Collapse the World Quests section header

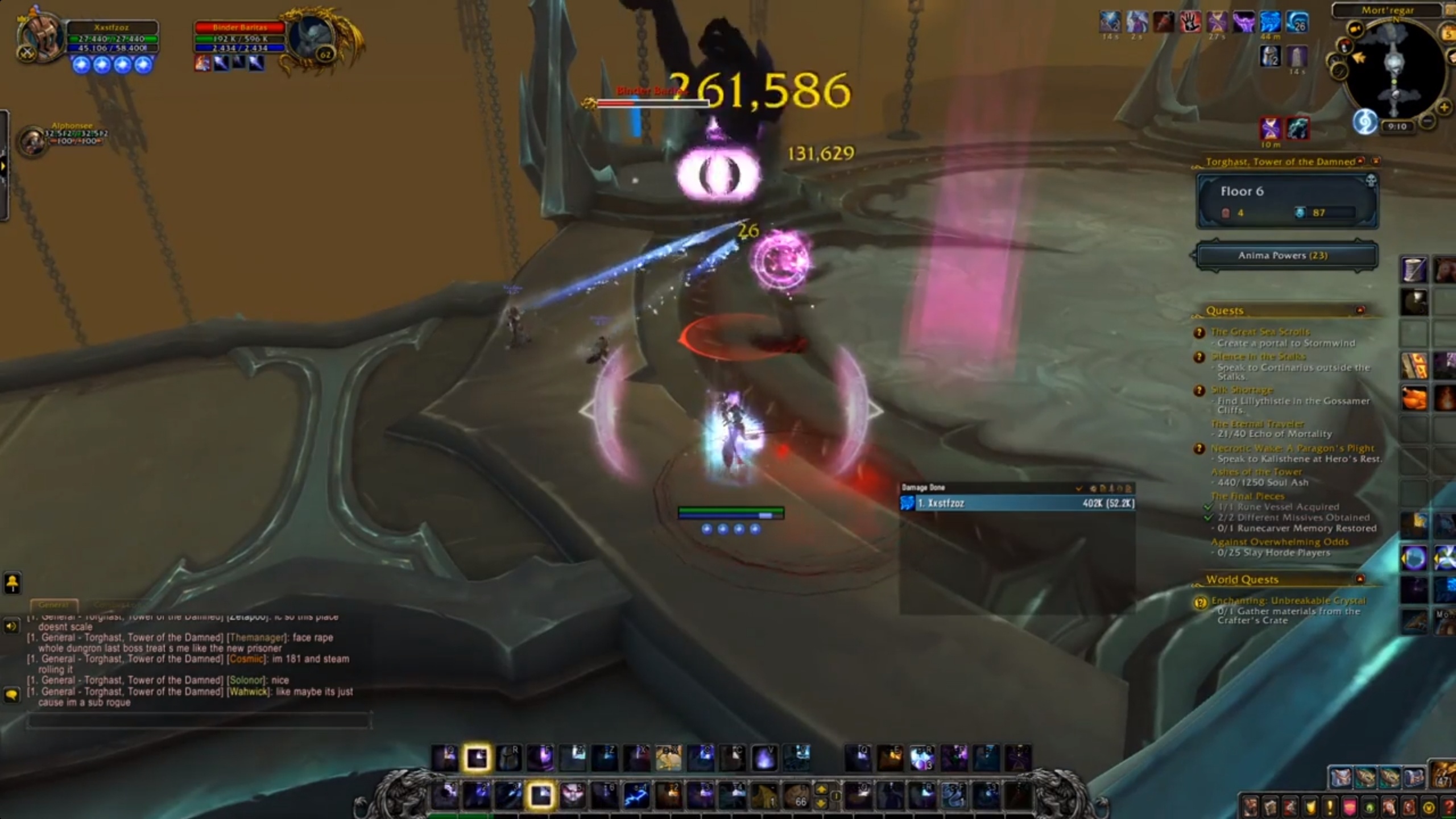(1360, 579)
